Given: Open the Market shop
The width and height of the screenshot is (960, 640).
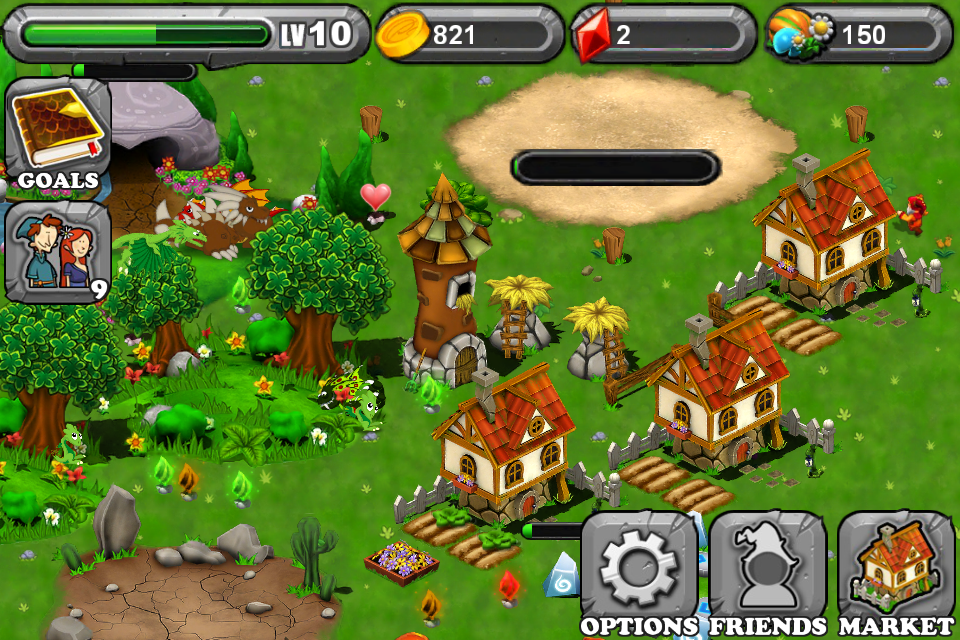Looking at the screenshot, I should pos(895,572).
